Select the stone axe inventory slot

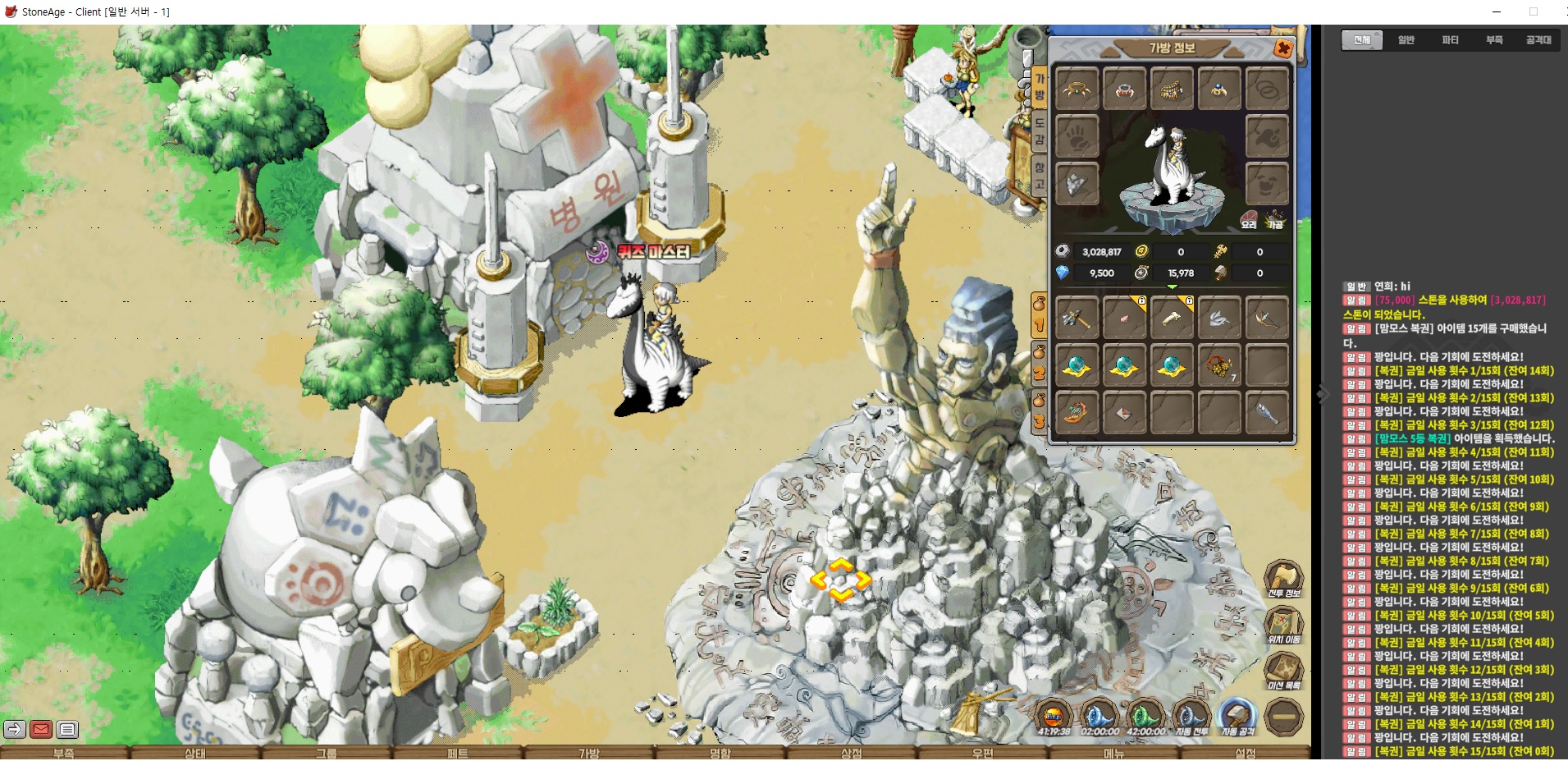(x=1076, y=316)
